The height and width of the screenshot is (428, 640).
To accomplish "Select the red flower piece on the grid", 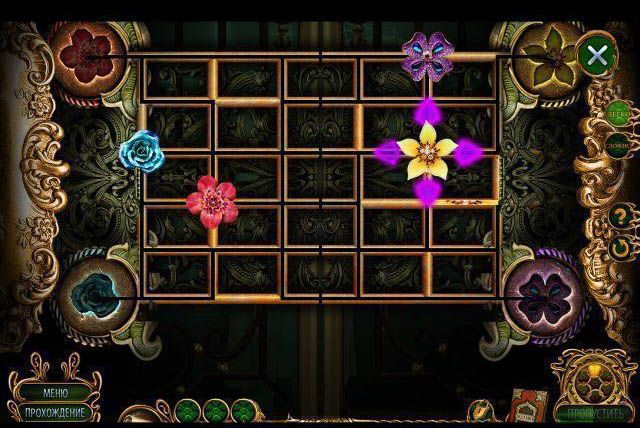I will [208, 198].
